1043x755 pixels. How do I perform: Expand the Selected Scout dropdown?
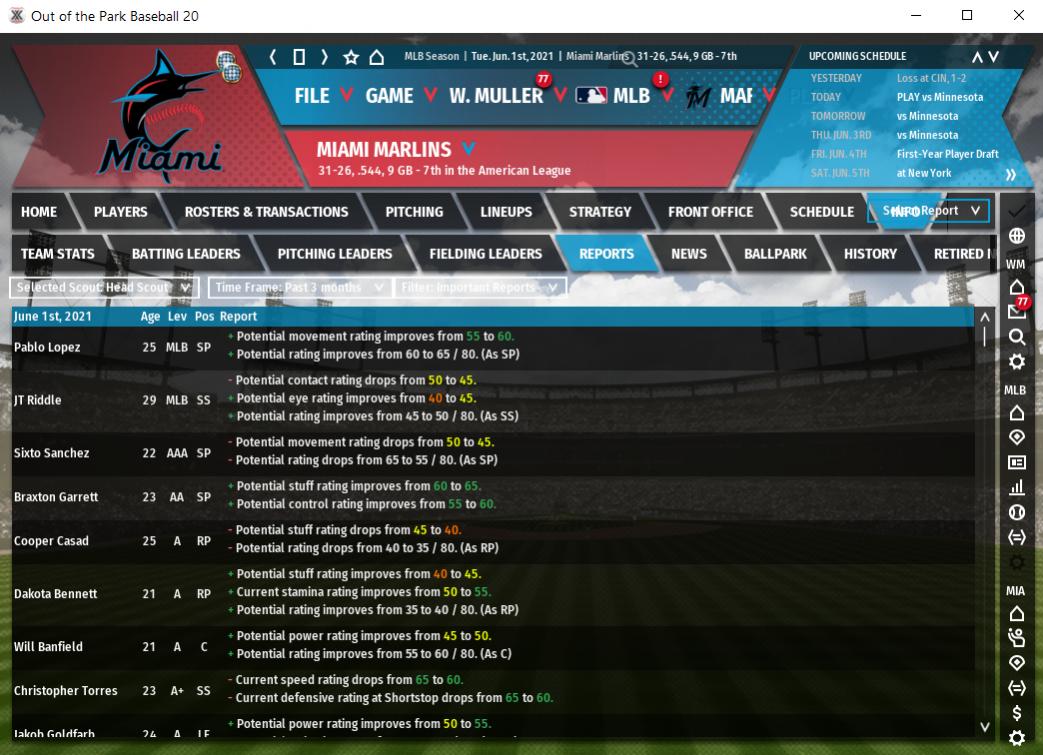pyautogui.click(x=104, y=288)
